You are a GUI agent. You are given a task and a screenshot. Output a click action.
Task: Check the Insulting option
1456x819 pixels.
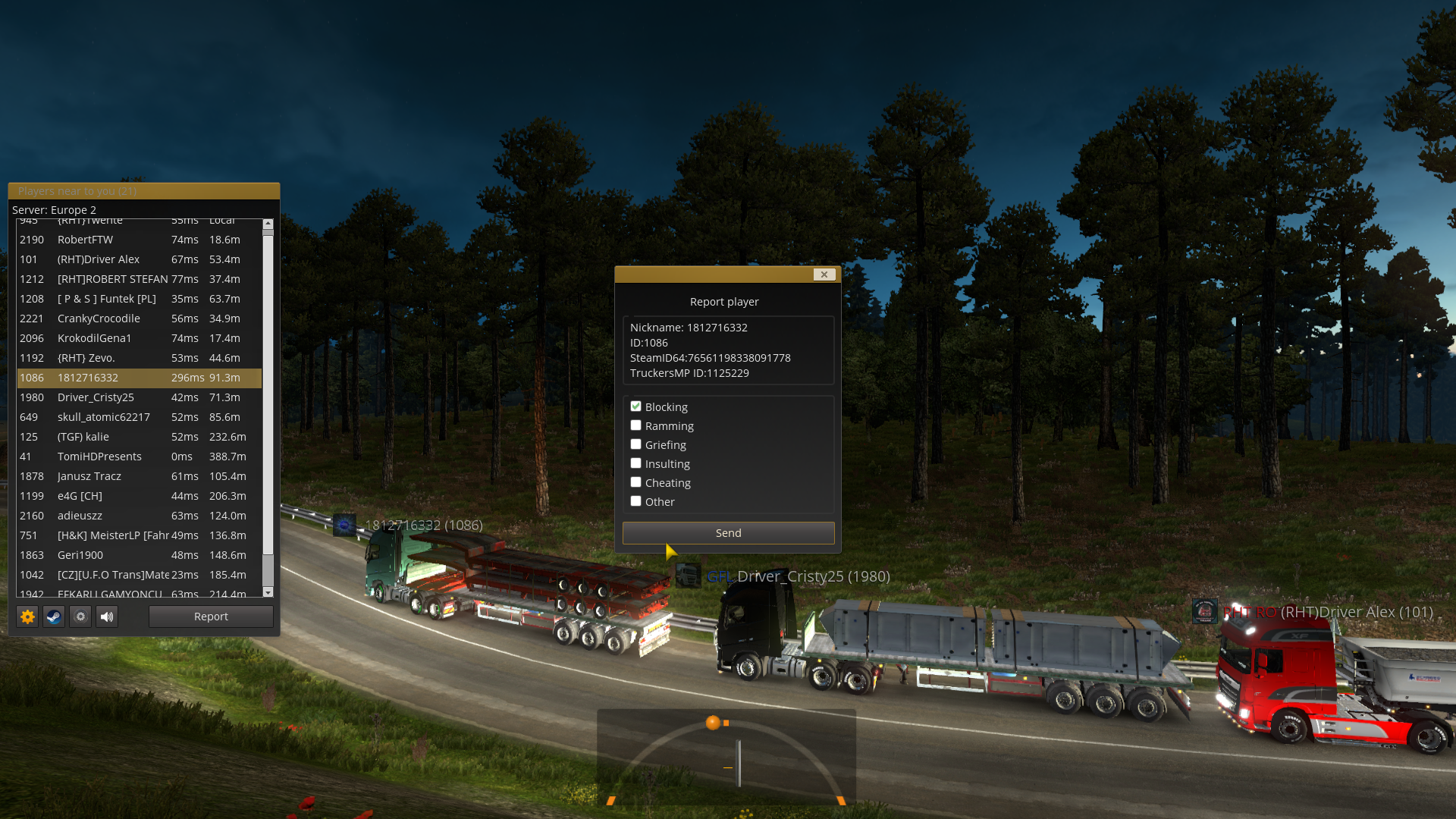click(636, 463)
